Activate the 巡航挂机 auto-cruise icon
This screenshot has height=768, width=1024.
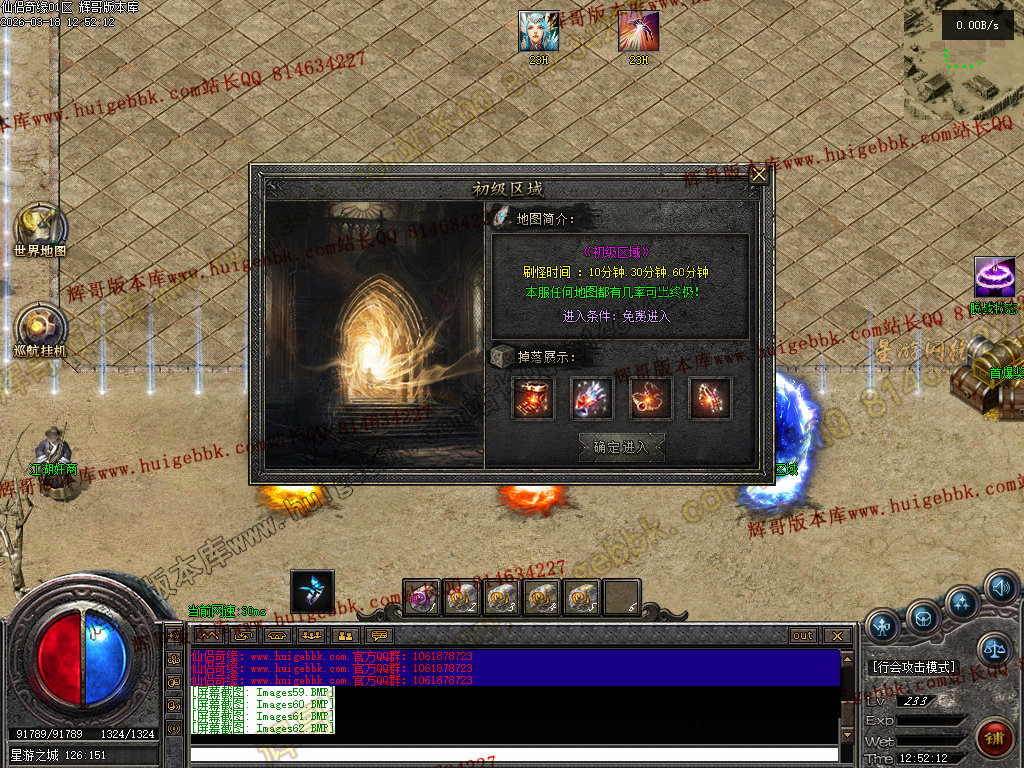click(40, 328)
